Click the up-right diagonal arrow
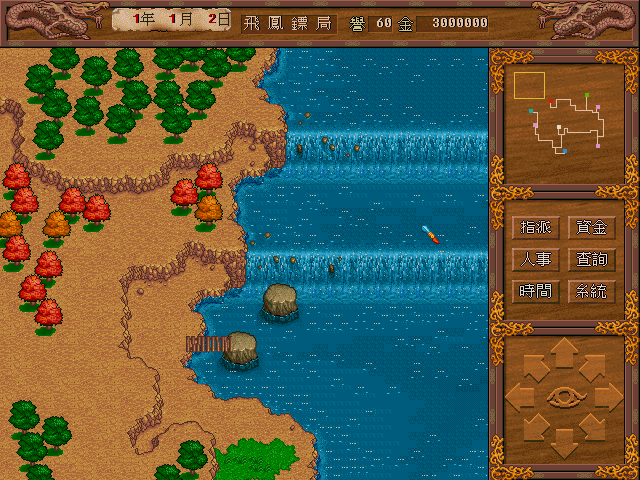This screenshot has height=480, width=640. pyautogui.click(x=595, y=366)
